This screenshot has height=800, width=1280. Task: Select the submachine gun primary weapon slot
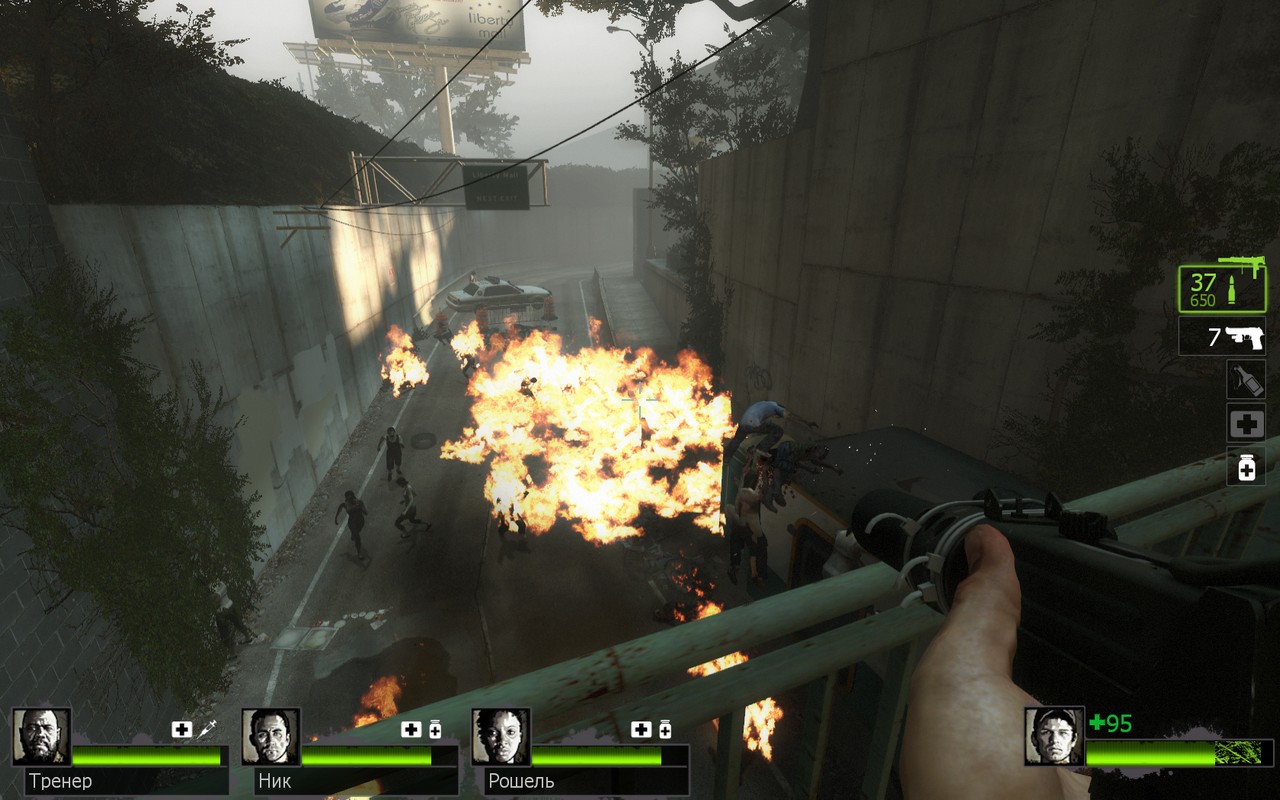pyautogui.click(x=1221, y=287)
